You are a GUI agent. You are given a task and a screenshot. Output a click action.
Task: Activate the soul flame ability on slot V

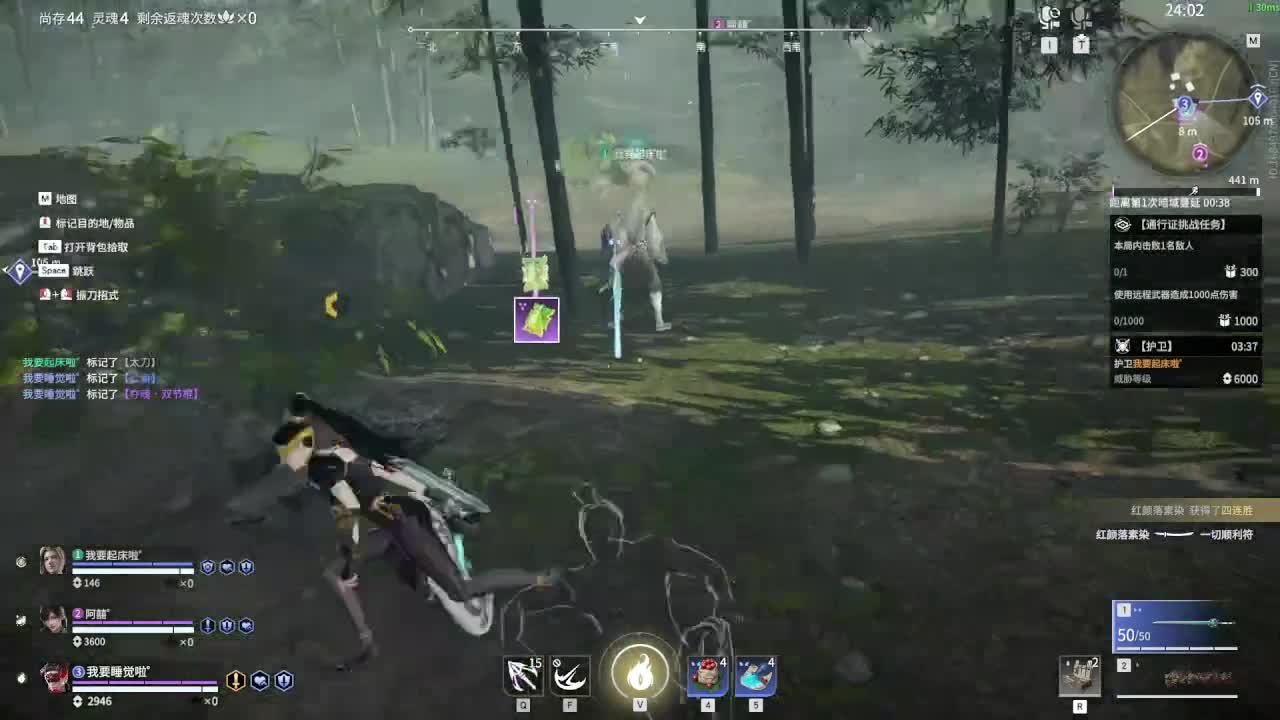[x=641, y=673]
